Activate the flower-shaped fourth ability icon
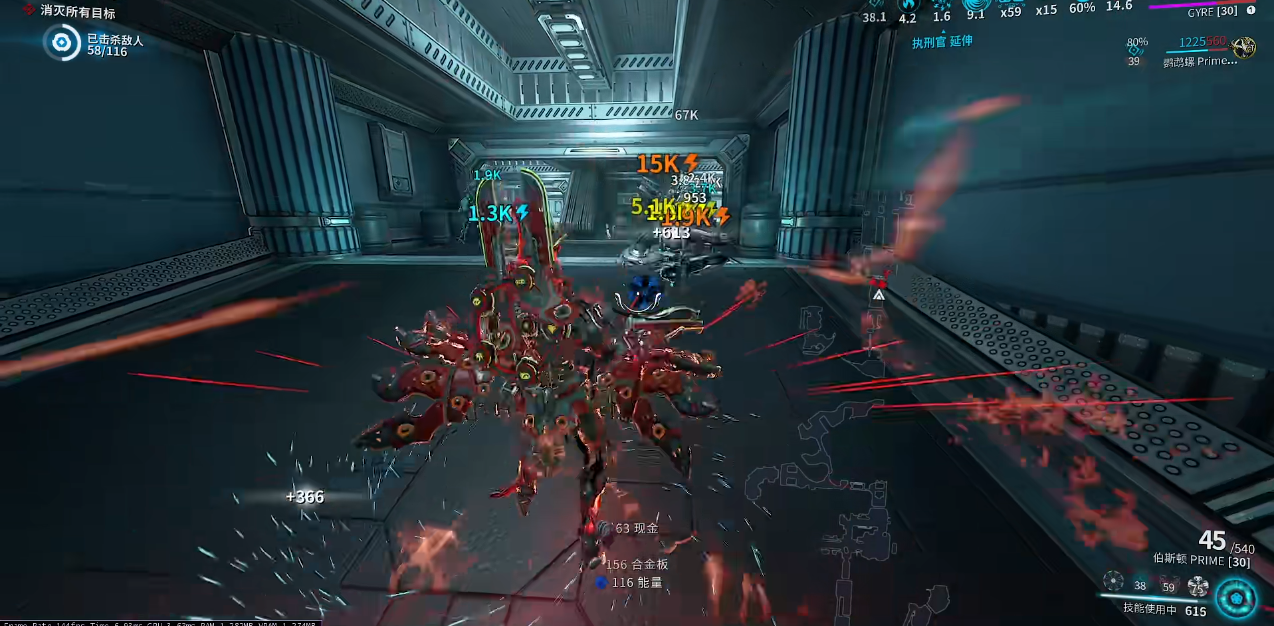 tap(1198, 586)
